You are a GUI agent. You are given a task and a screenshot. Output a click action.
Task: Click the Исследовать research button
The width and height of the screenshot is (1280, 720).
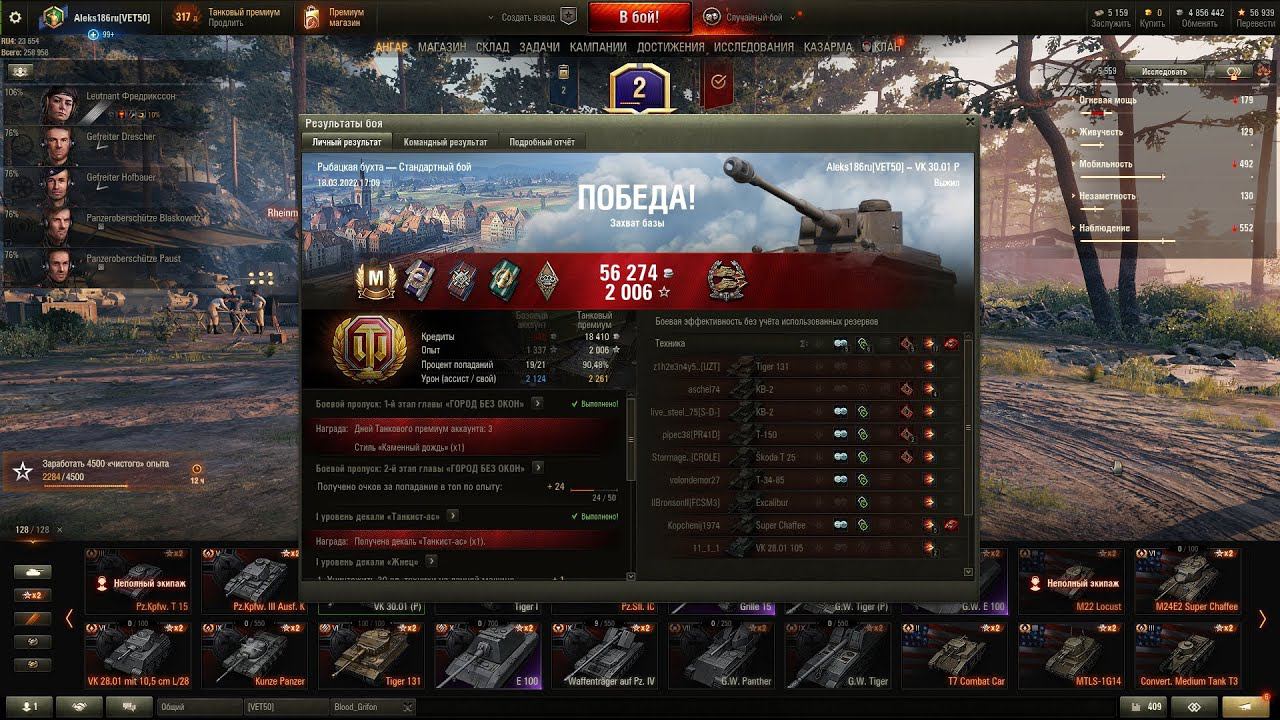tap(1163, 72)
